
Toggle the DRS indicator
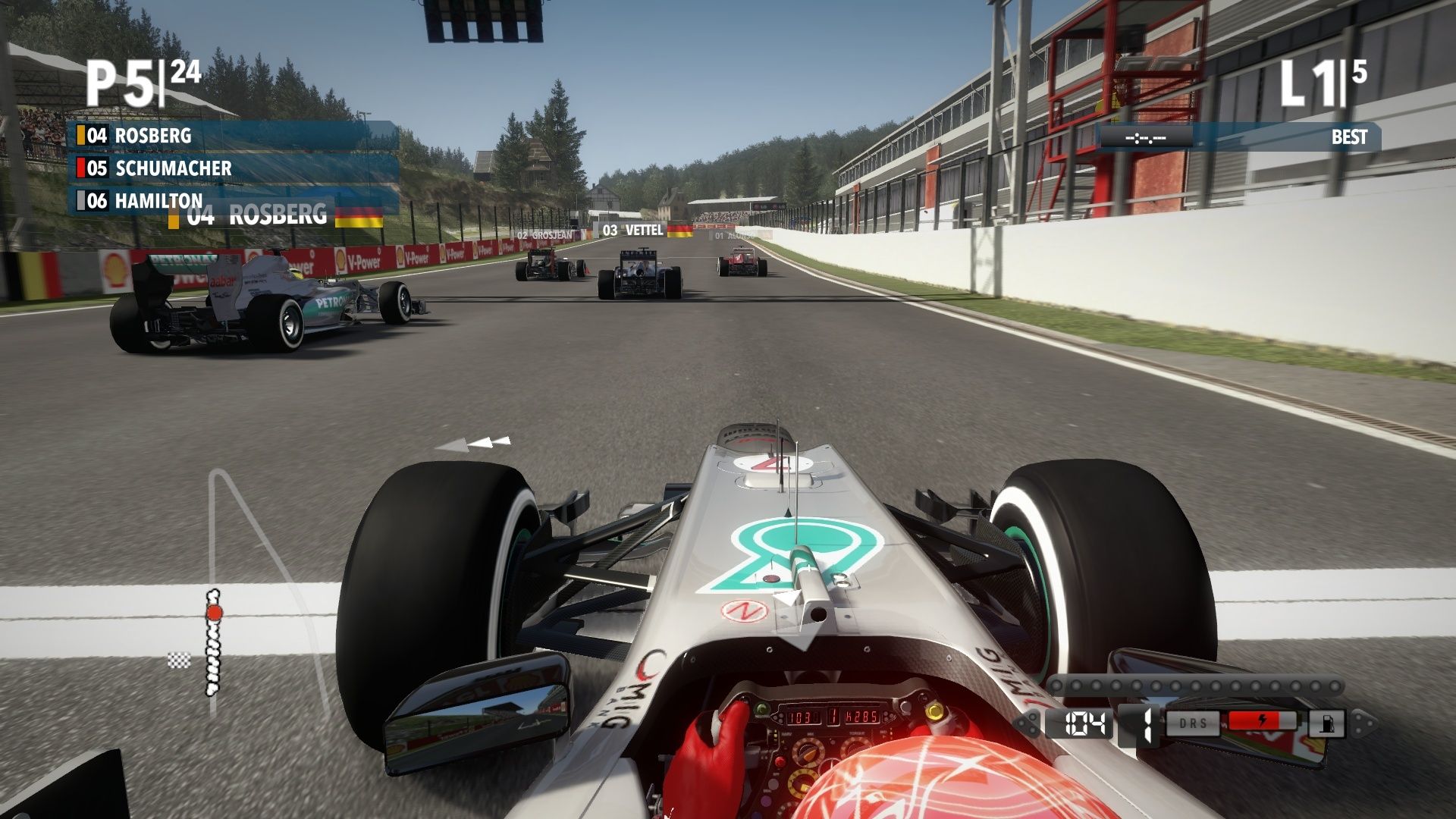(1193, 723)
